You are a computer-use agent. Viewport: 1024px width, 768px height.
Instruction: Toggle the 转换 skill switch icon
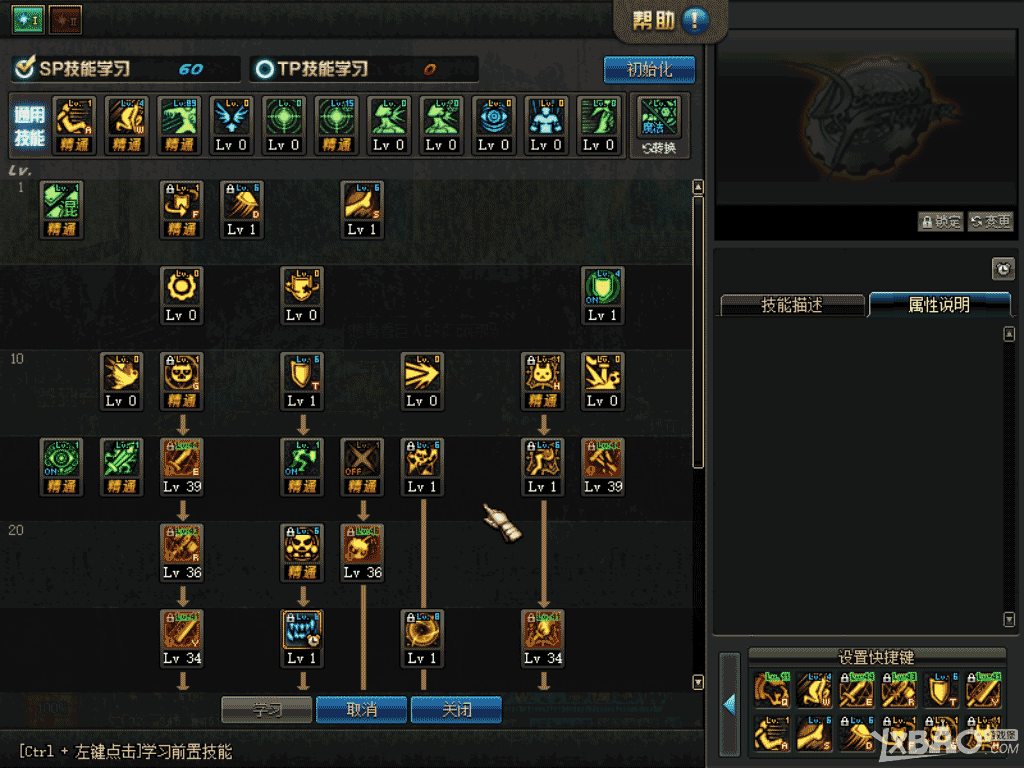tap(659, 125)
